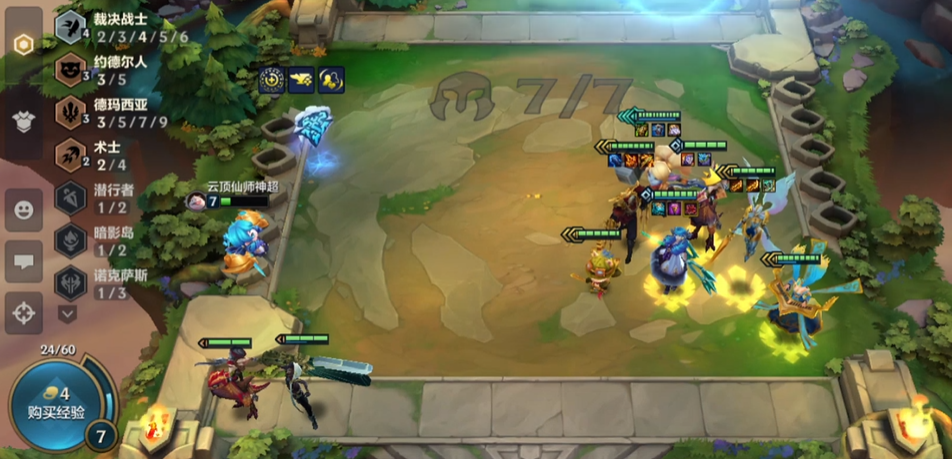Open the emote smiley face menu
The width and height of the screenshot is (952, 459).
[x=23, y=210]
